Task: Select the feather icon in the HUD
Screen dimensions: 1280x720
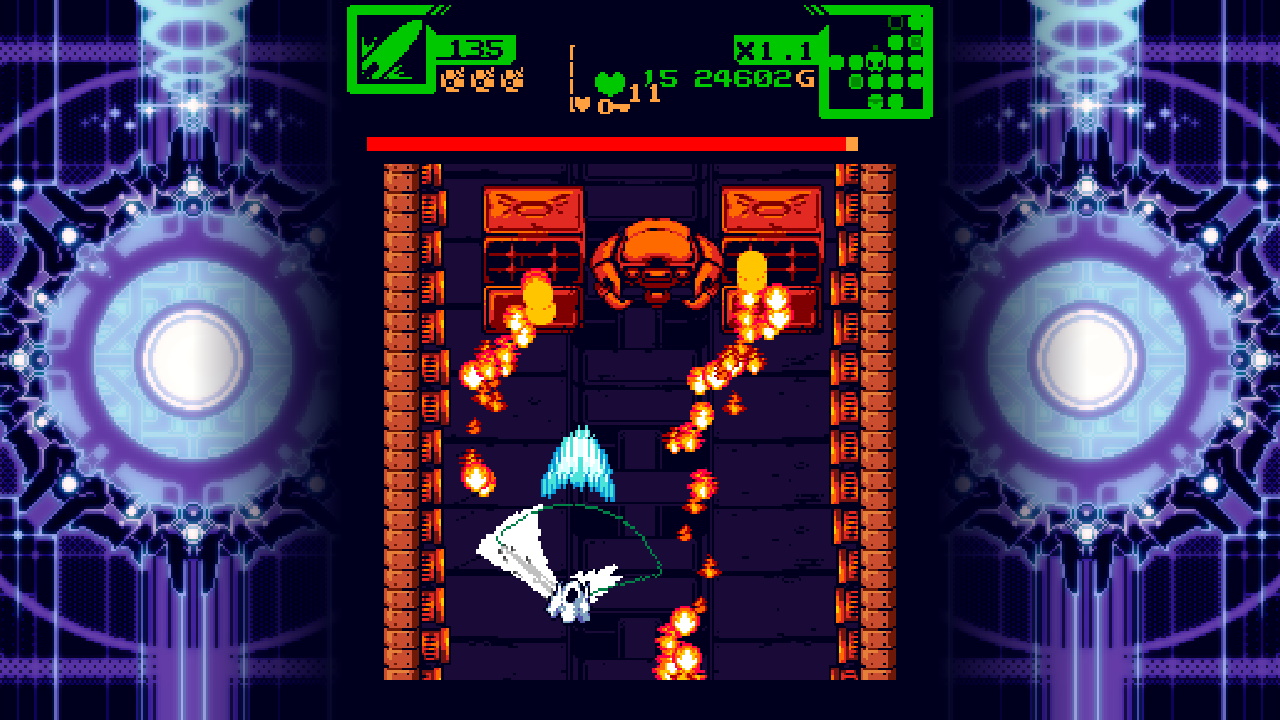Action: tap(390, 50)
